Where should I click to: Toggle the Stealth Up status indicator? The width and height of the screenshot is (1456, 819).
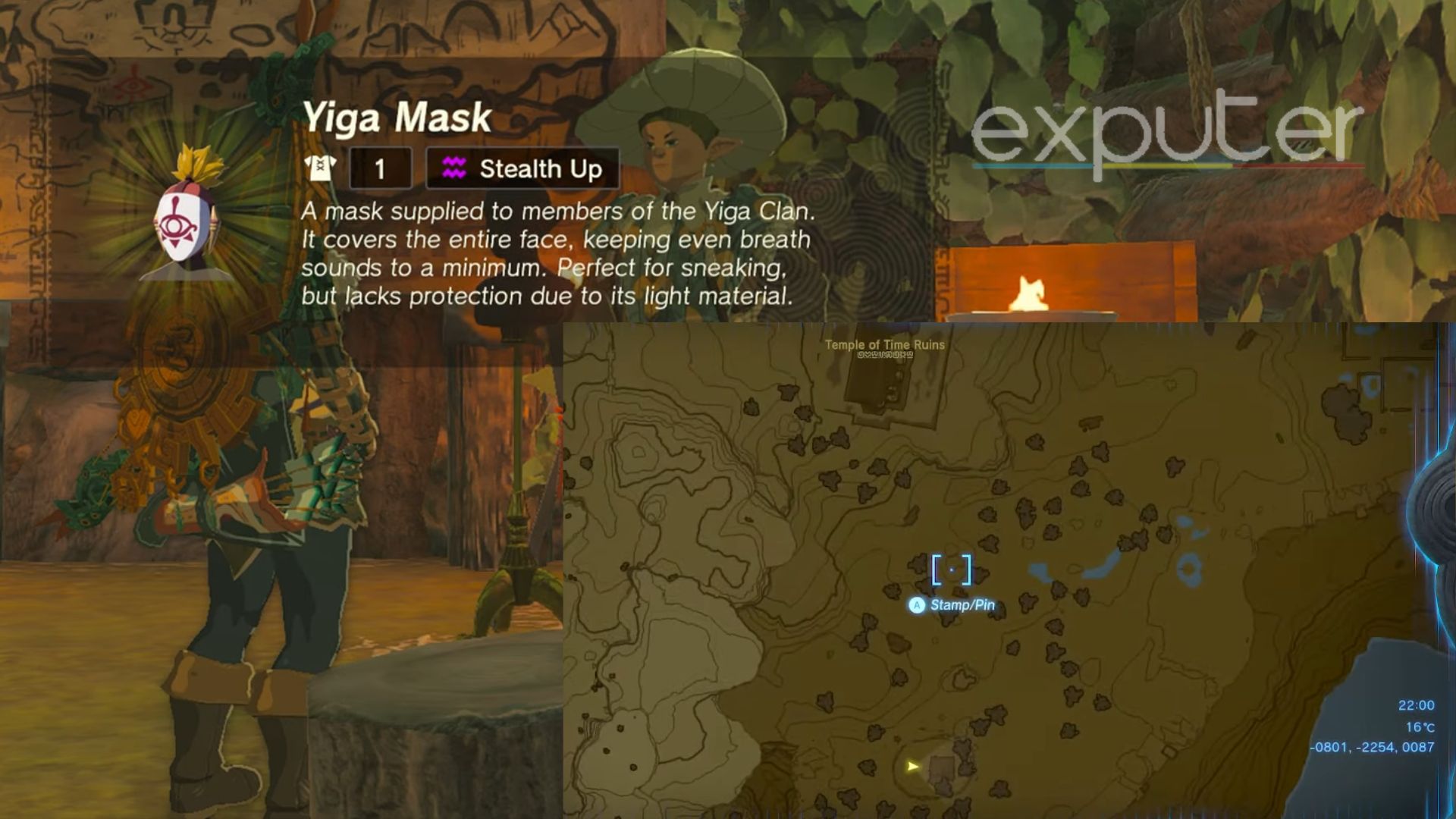point(519,168)
